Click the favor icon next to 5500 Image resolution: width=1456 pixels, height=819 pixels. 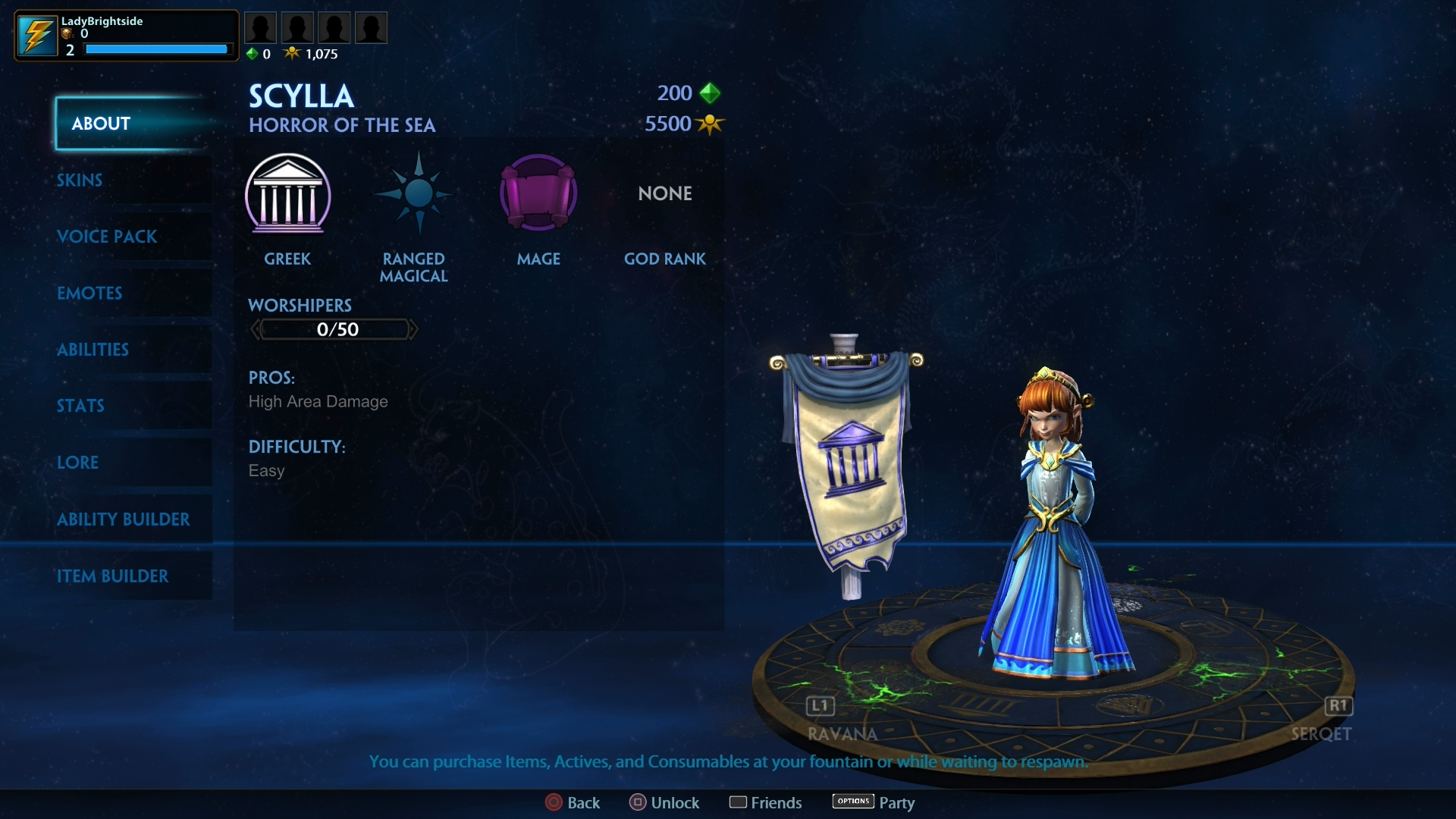pyautogui.click(x=710, y=124)
